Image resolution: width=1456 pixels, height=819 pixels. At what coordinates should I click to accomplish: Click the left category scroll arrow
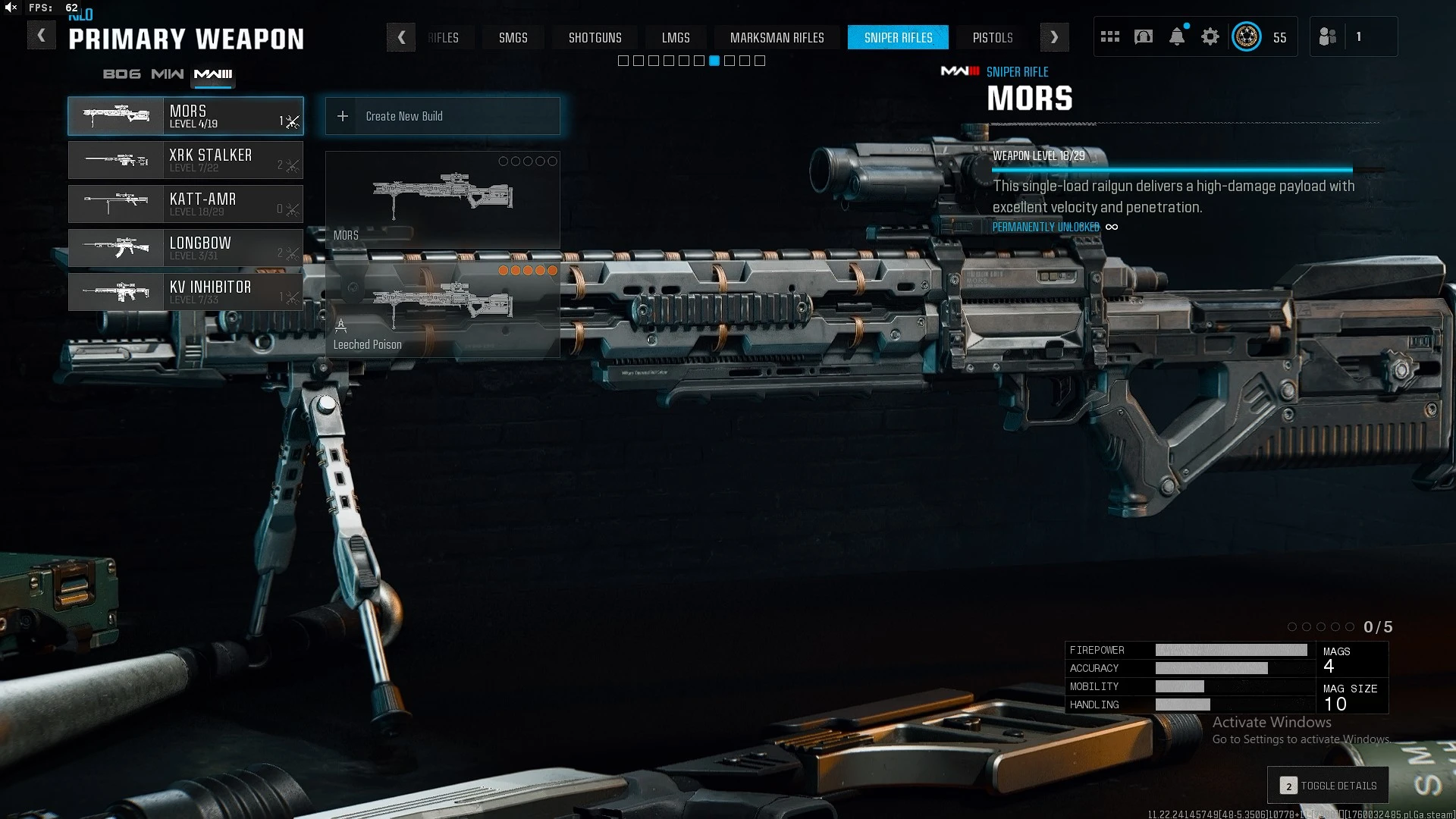pyautogui.click(x=401, y=37)
